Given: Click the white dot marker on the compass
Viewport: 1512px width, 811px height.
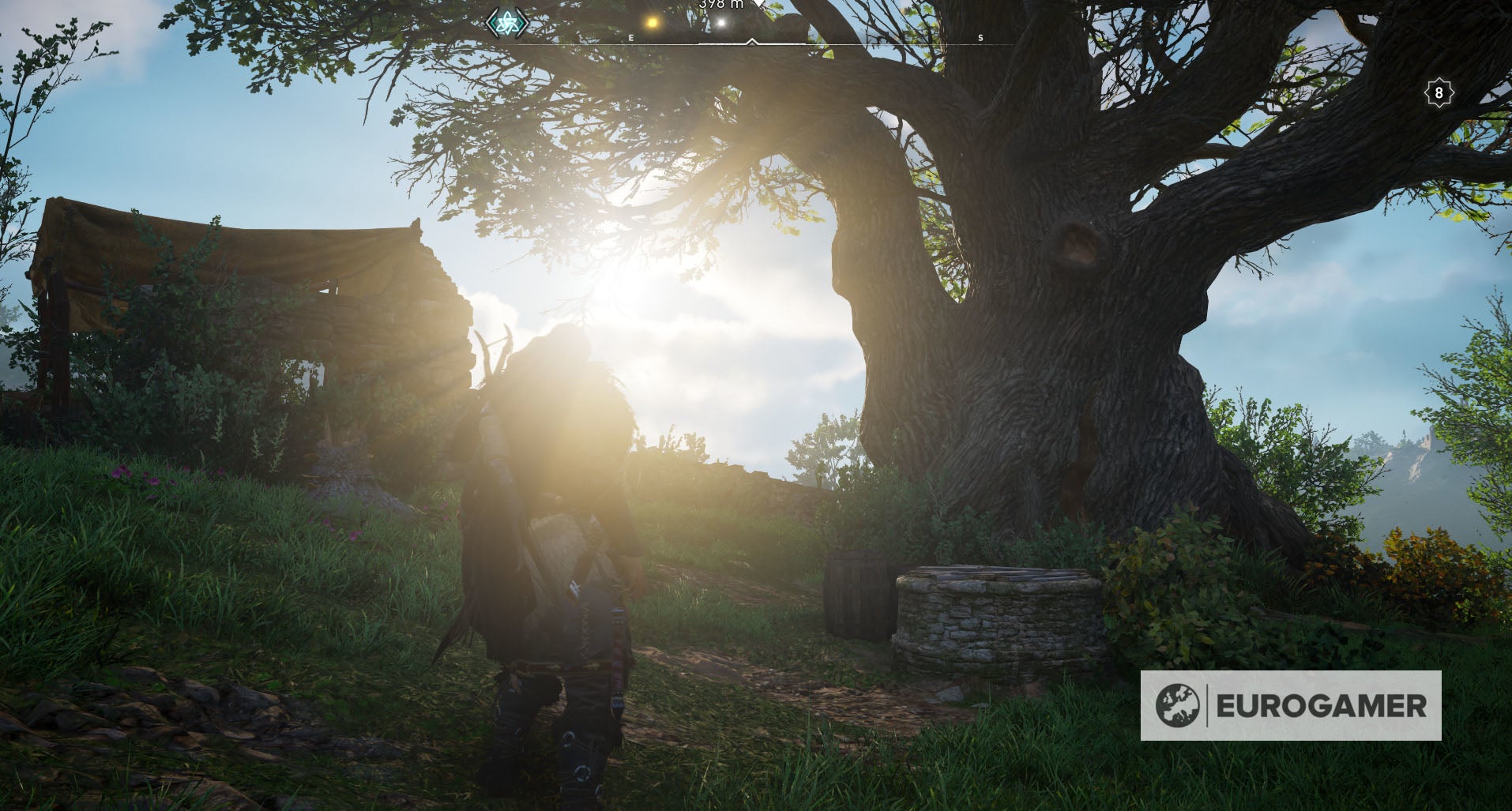Looking at the screenshot, I should (721, 21).
